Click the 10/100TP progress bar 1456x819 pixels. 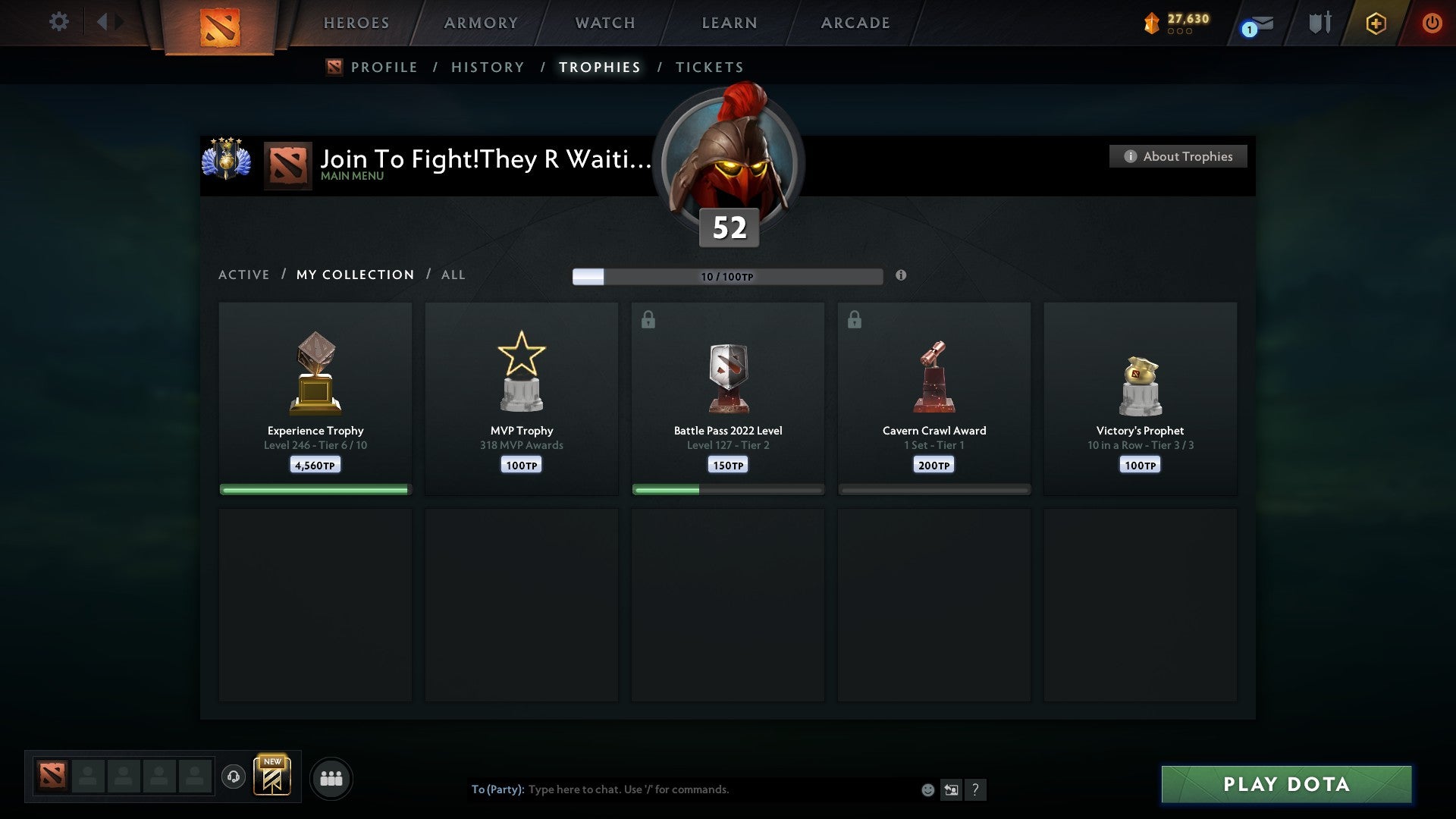(728, 276)
